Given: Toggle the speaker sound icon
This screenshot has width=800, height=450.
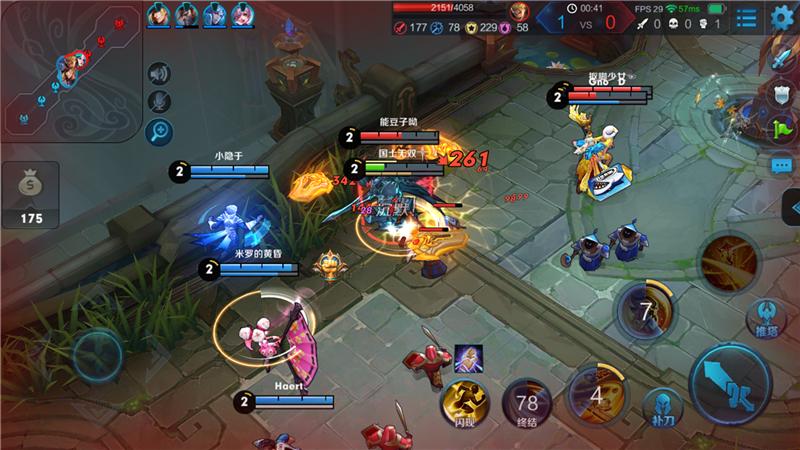Looking at the screenshot, I should (x=159, y=73).
